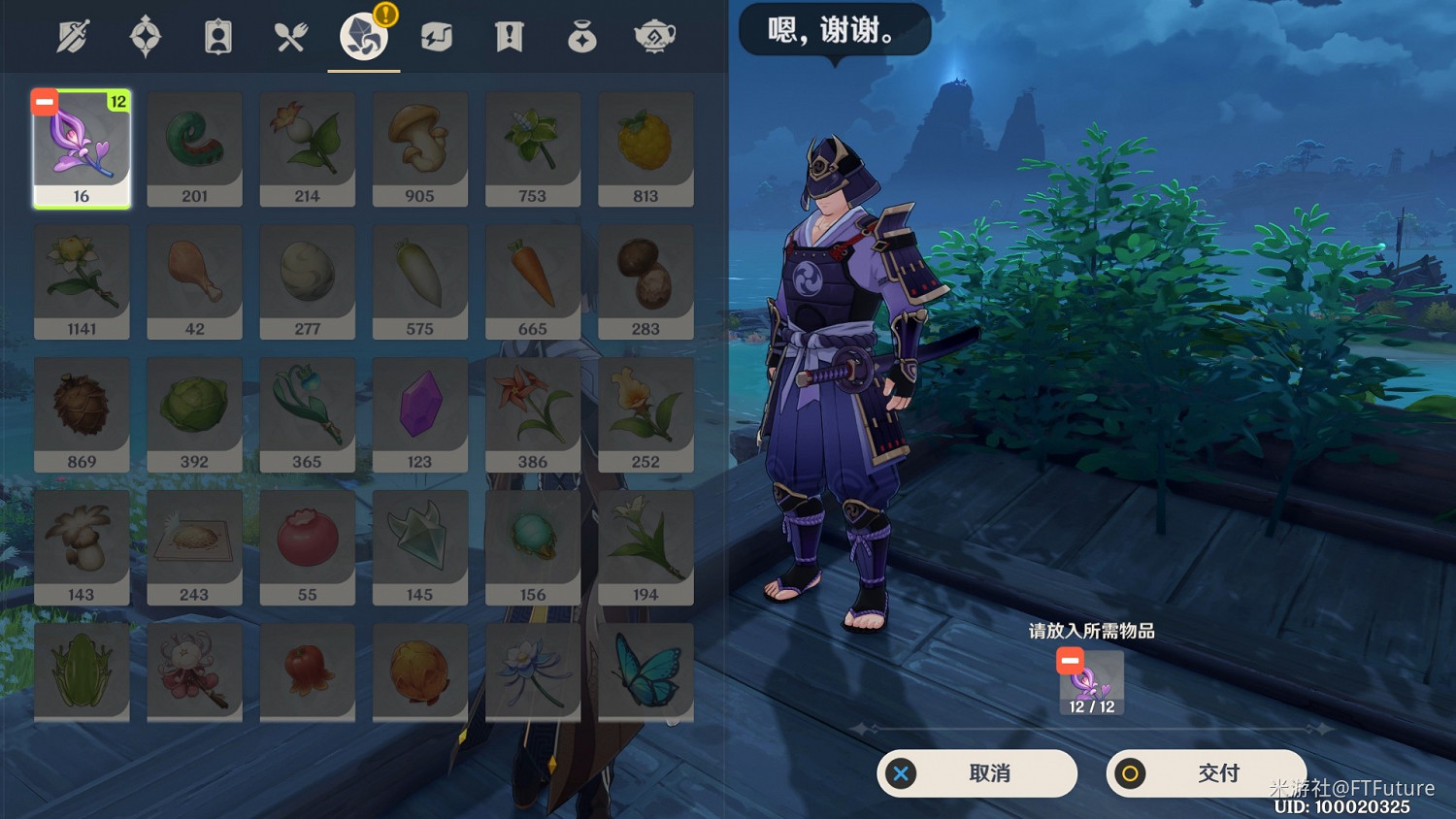Select the Materials dice tab
This screenshot has height=819, width=1456.
pyautogui.click(x=362, y=36)
